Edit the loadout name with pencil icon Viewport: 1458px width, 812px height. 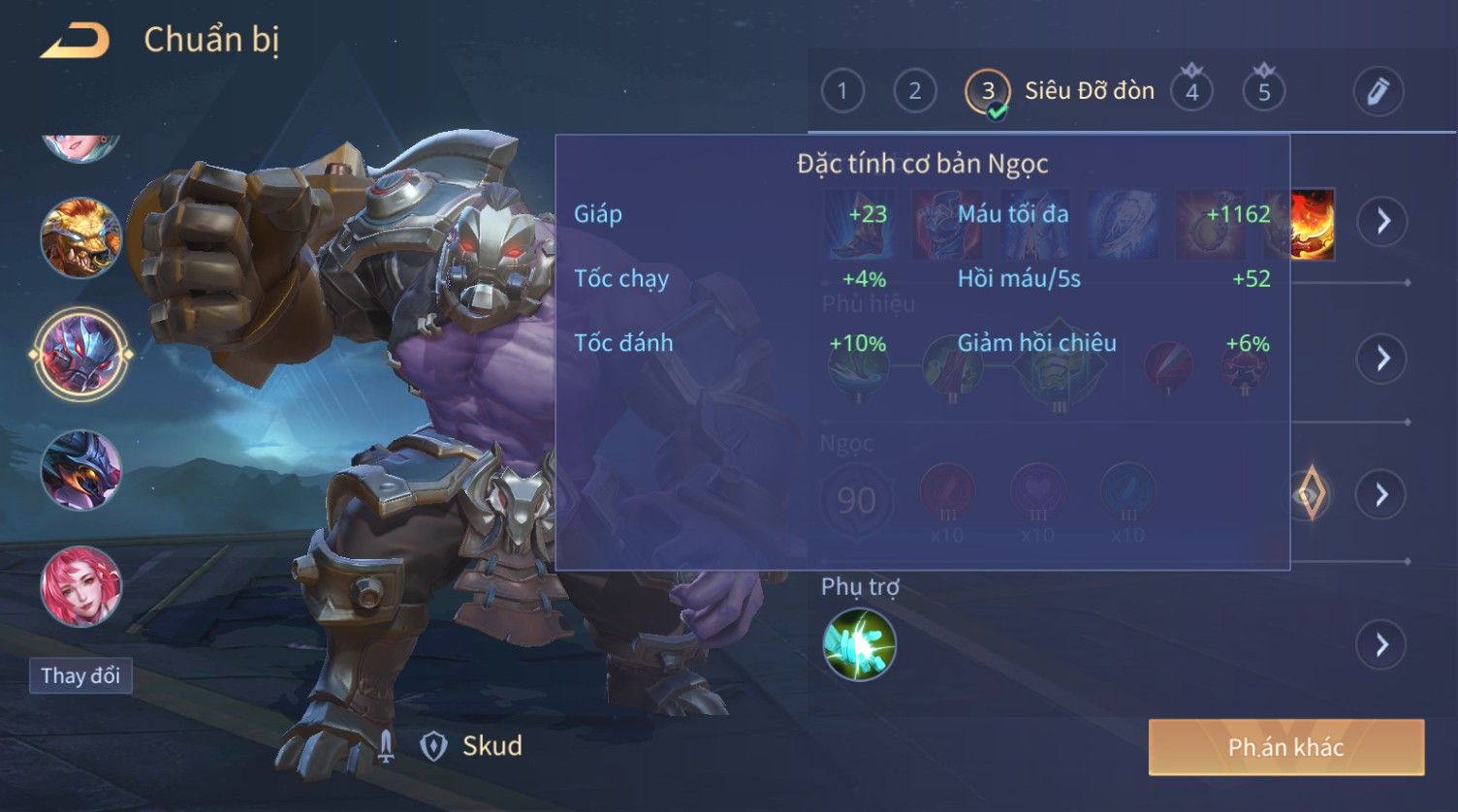[x=1378, y=92]
